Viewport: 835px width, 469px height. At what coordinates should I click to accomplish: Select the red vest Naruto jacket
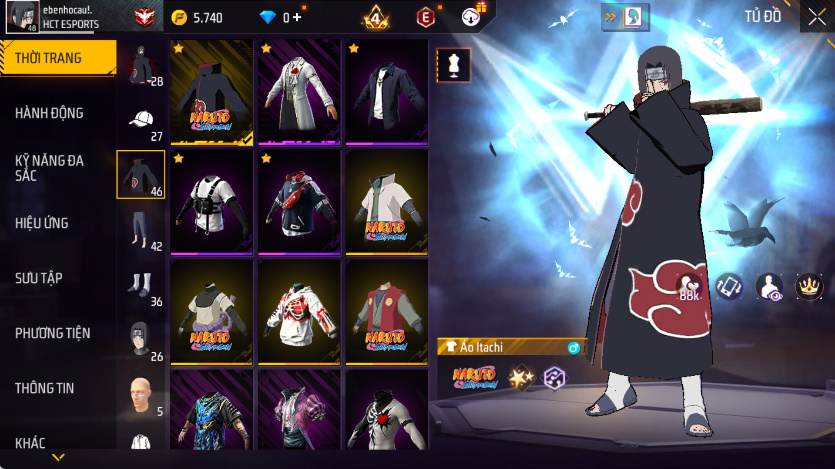[x=387, y=312]
